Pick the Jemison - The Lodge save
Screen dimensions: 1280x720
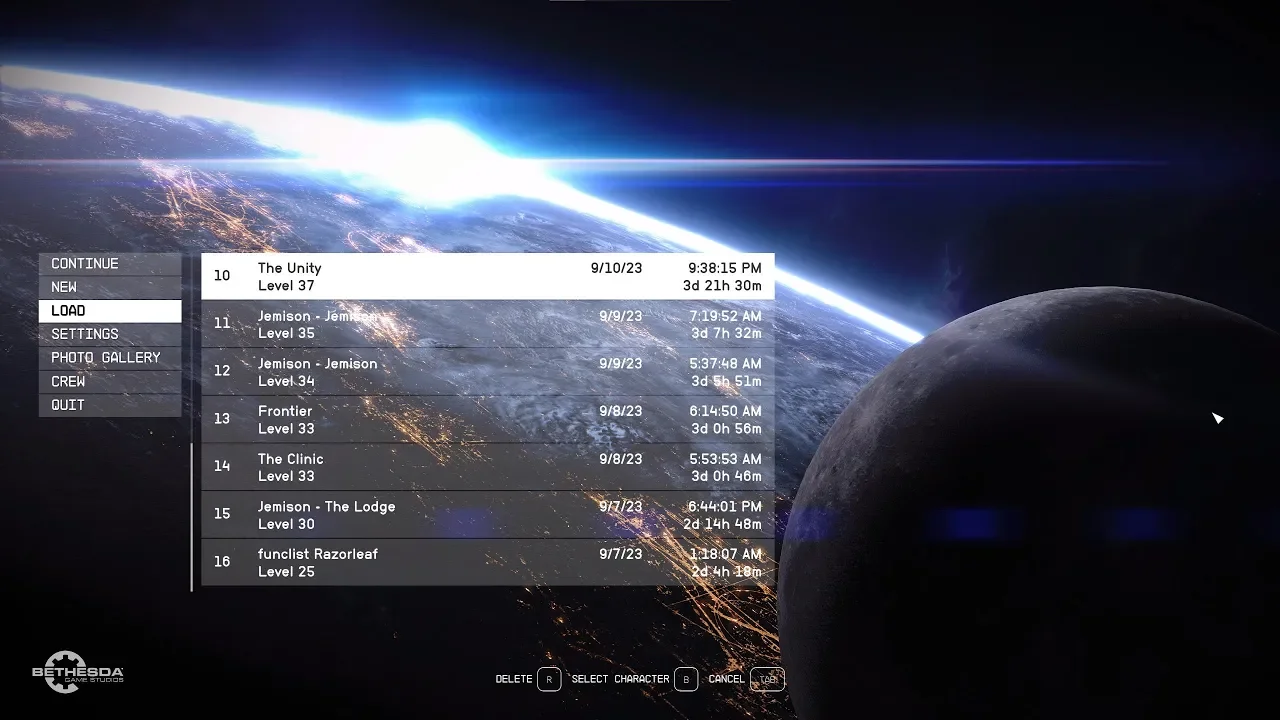(x=487, y=515)
